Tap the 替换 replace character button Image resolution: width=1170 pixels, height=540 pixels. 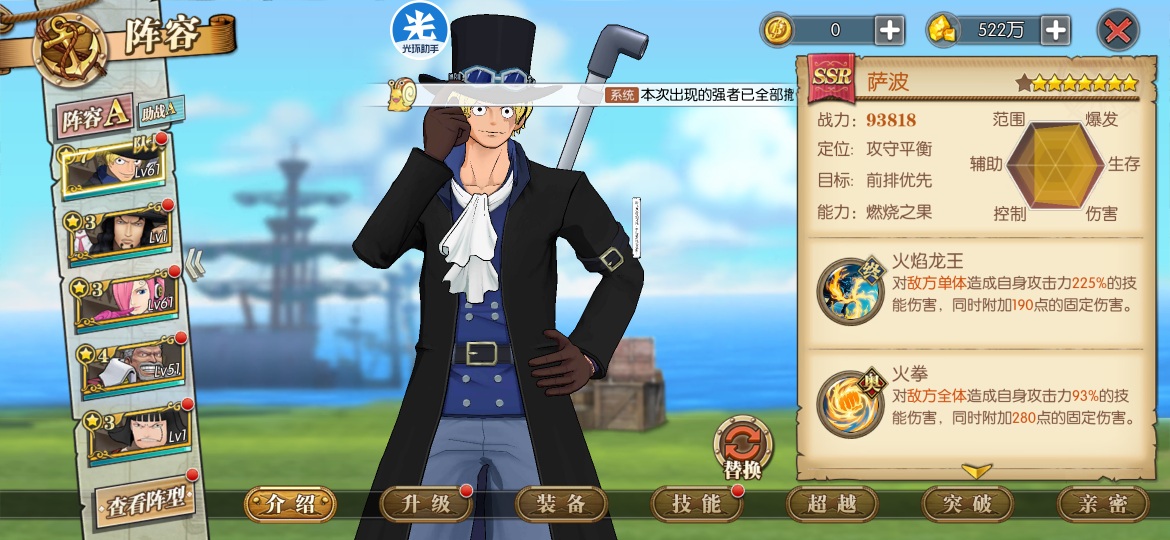tap(744, 447)
